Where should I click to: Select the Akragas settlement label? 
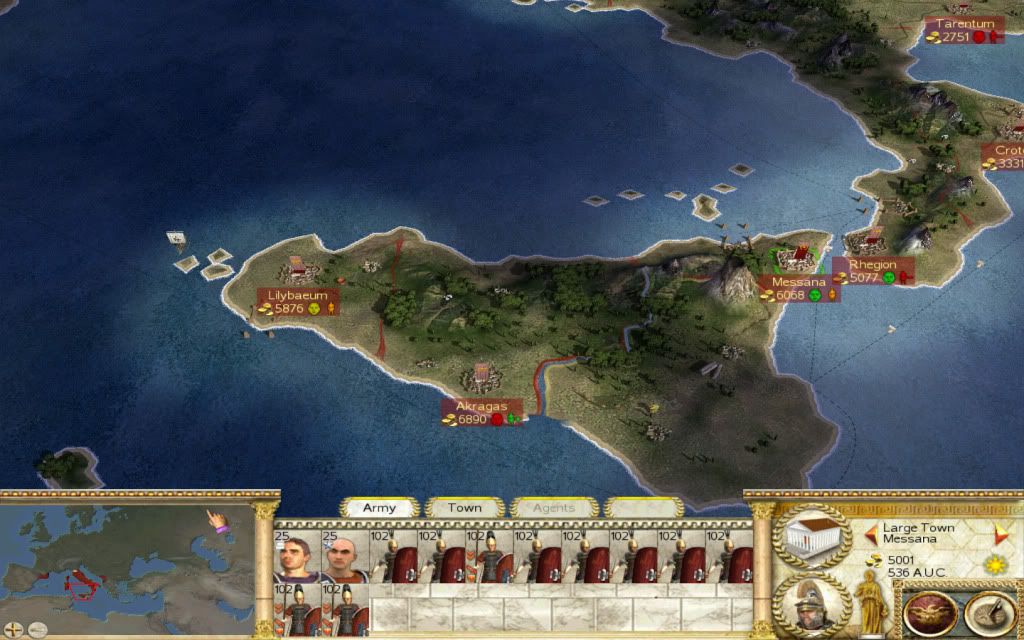(x=475, y=407)
